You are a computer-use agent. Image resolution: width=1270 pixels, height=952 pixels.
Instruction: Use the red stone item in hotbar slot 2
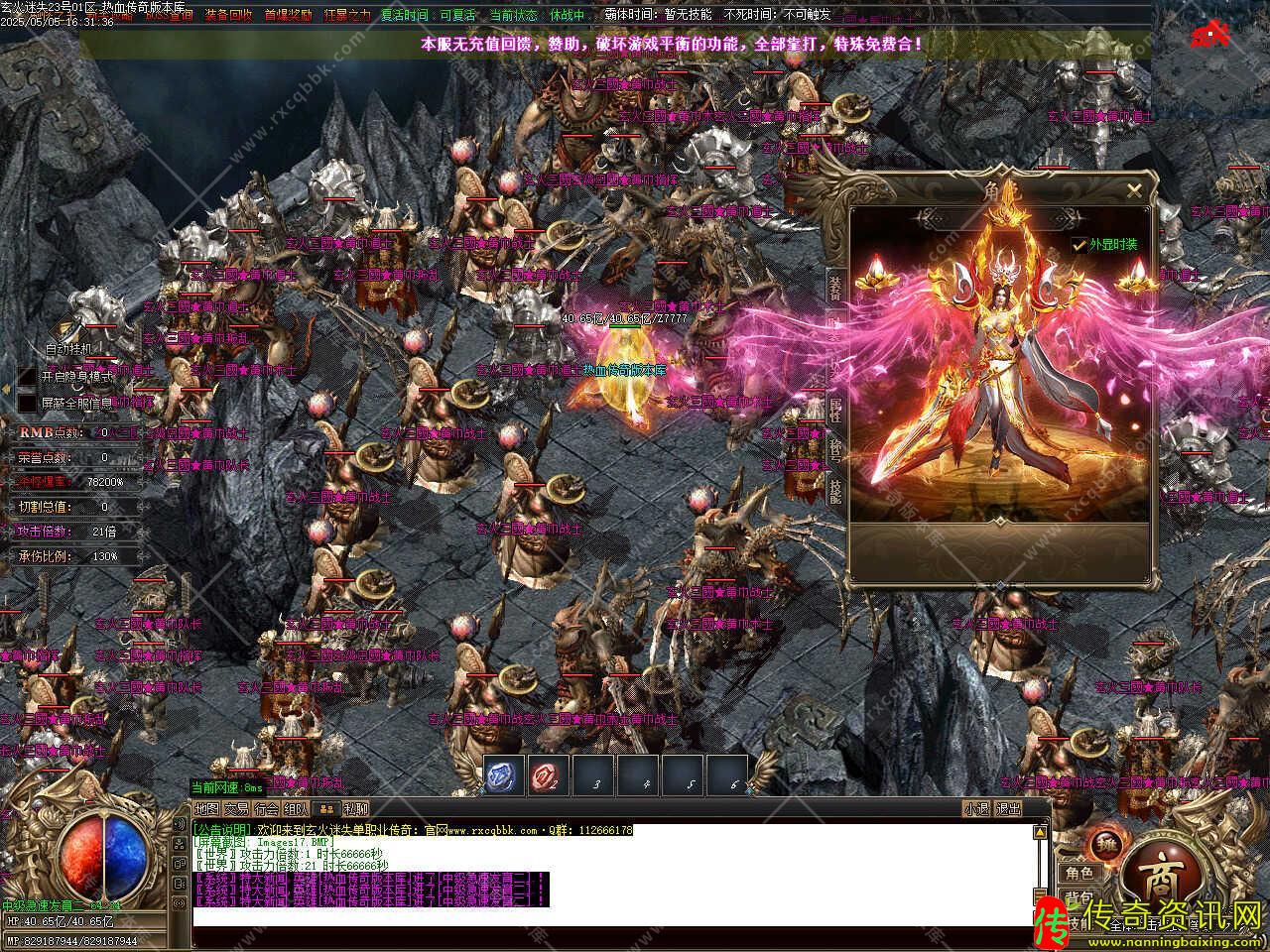tap(549, 775)
